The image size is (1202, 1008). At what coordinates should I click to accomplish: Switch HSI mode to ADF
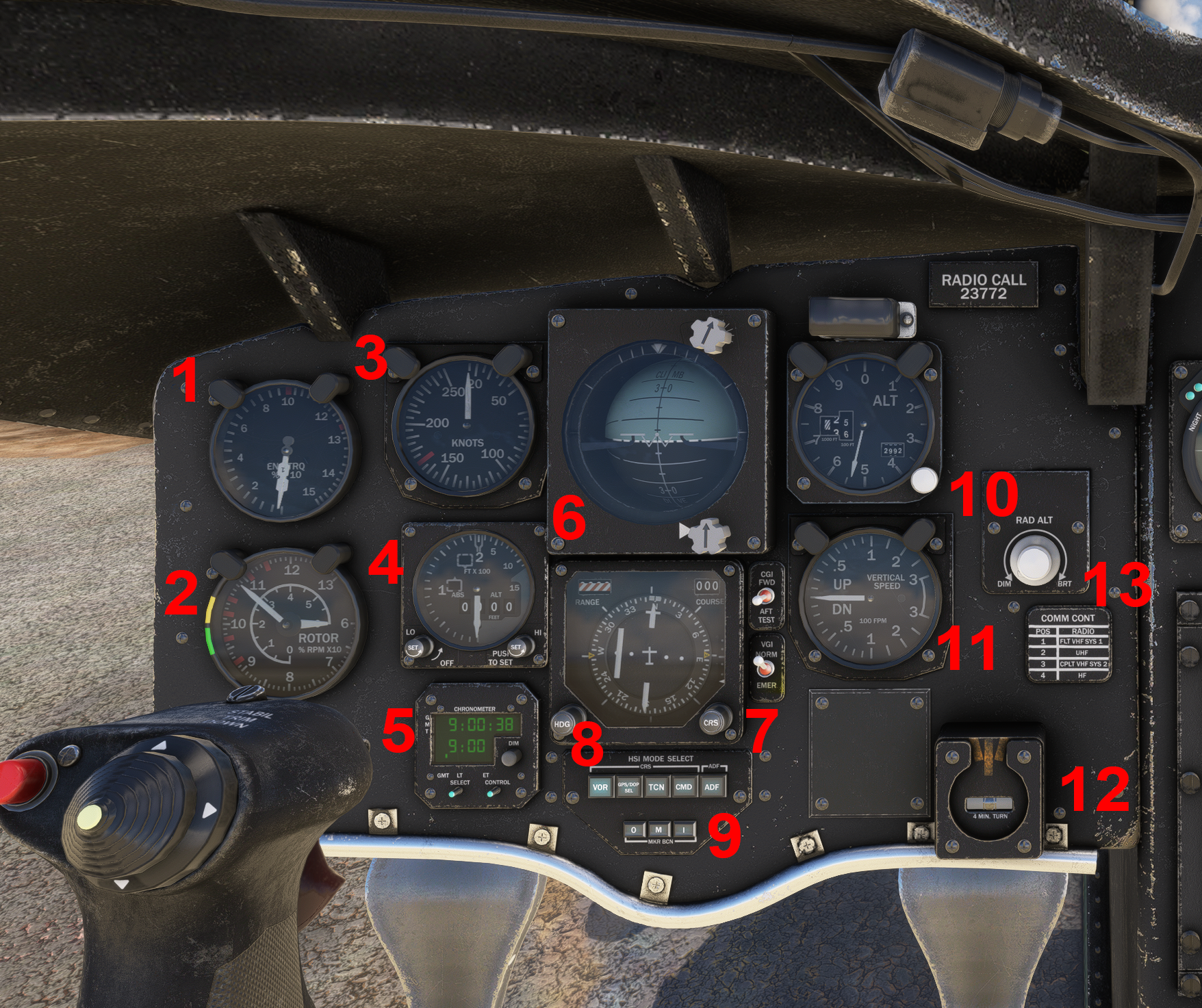[x=712, y=787]
